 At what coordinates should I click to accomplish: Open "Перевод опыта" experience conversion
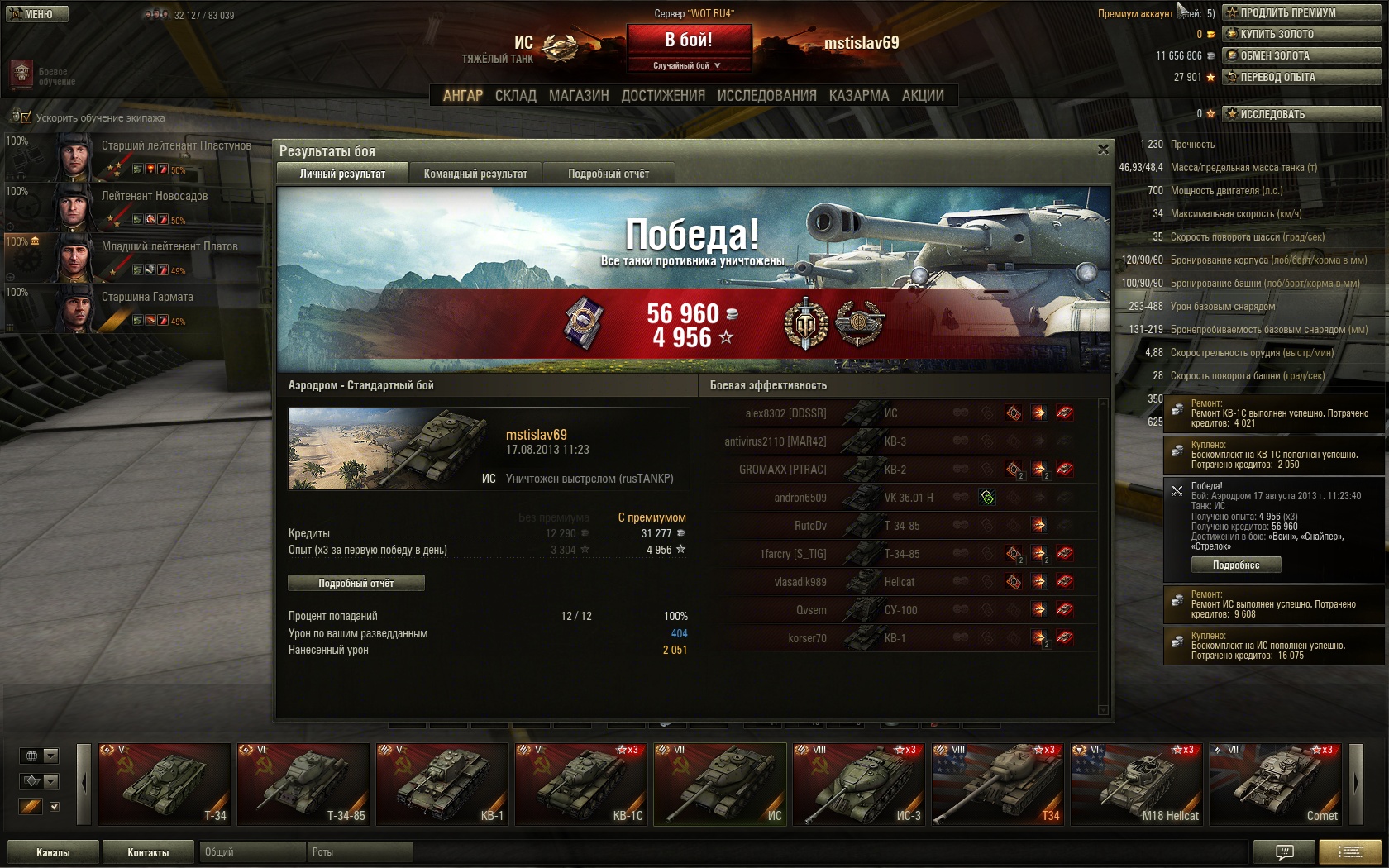[x=1301, y=77]
